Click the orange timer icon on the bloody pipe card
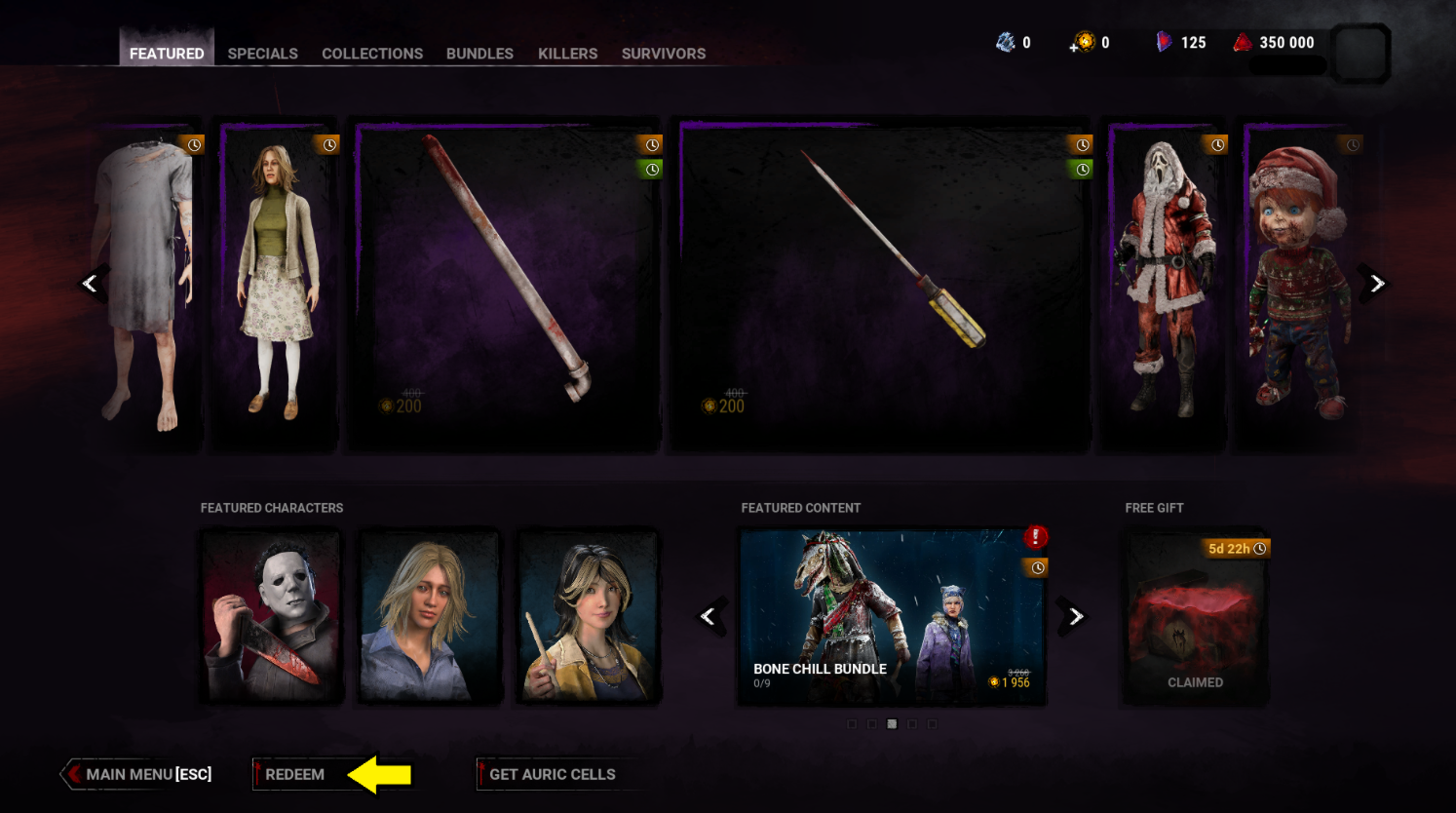This screenshot has height=813, width=1456. click(651, 144)
